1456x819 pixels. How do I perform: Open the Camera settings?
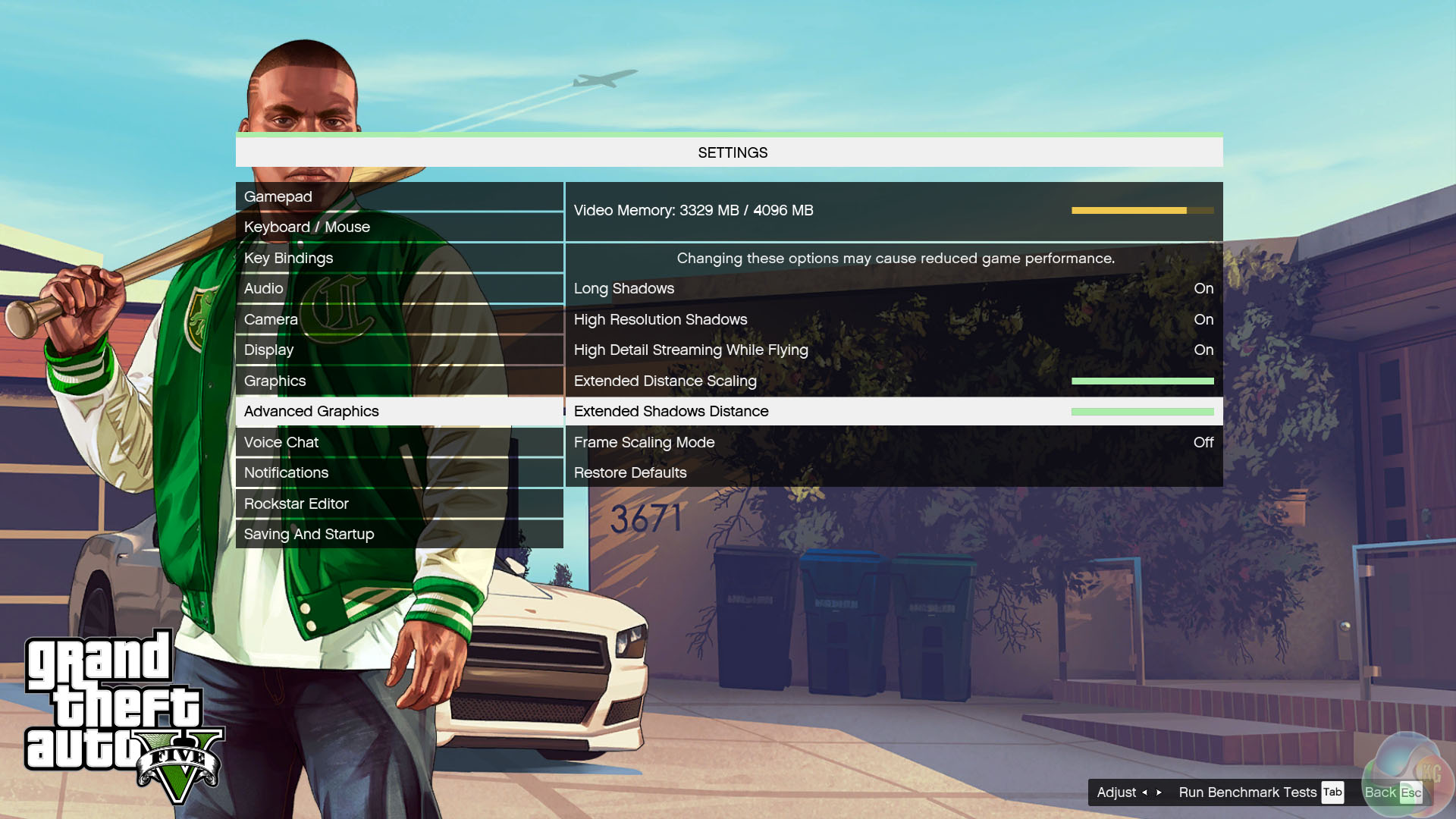(x=399, y=320)
